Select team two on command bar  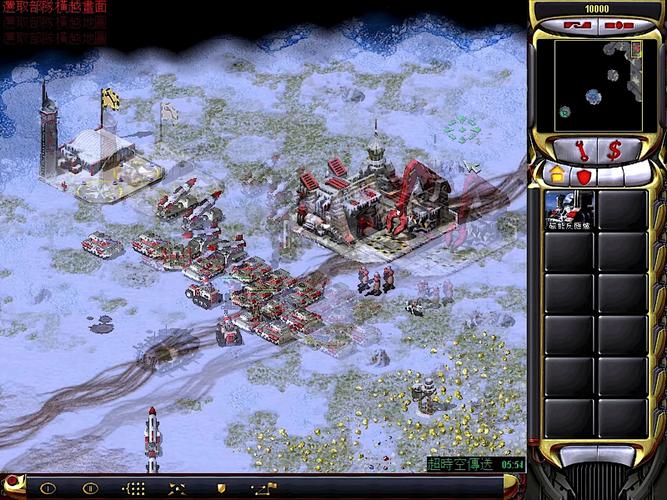tap(90, 488)
